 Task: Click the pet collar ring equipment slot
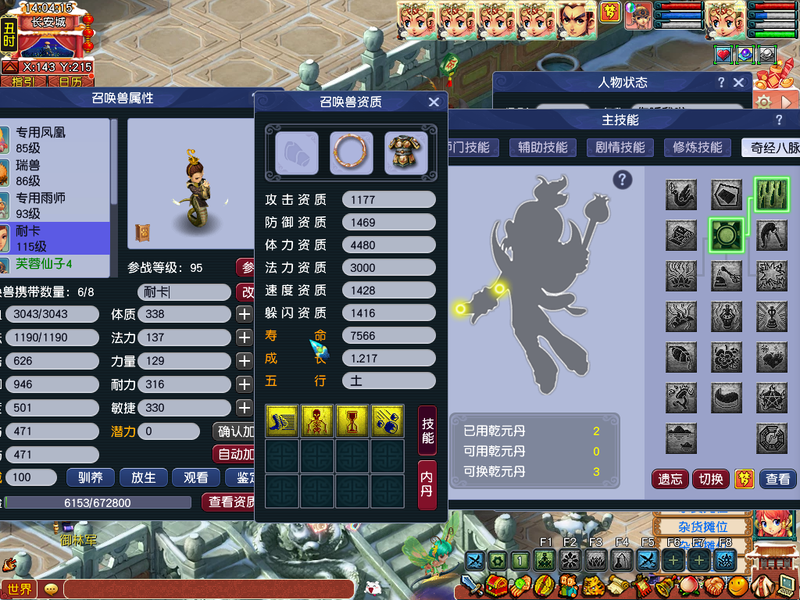pos(351,152)
